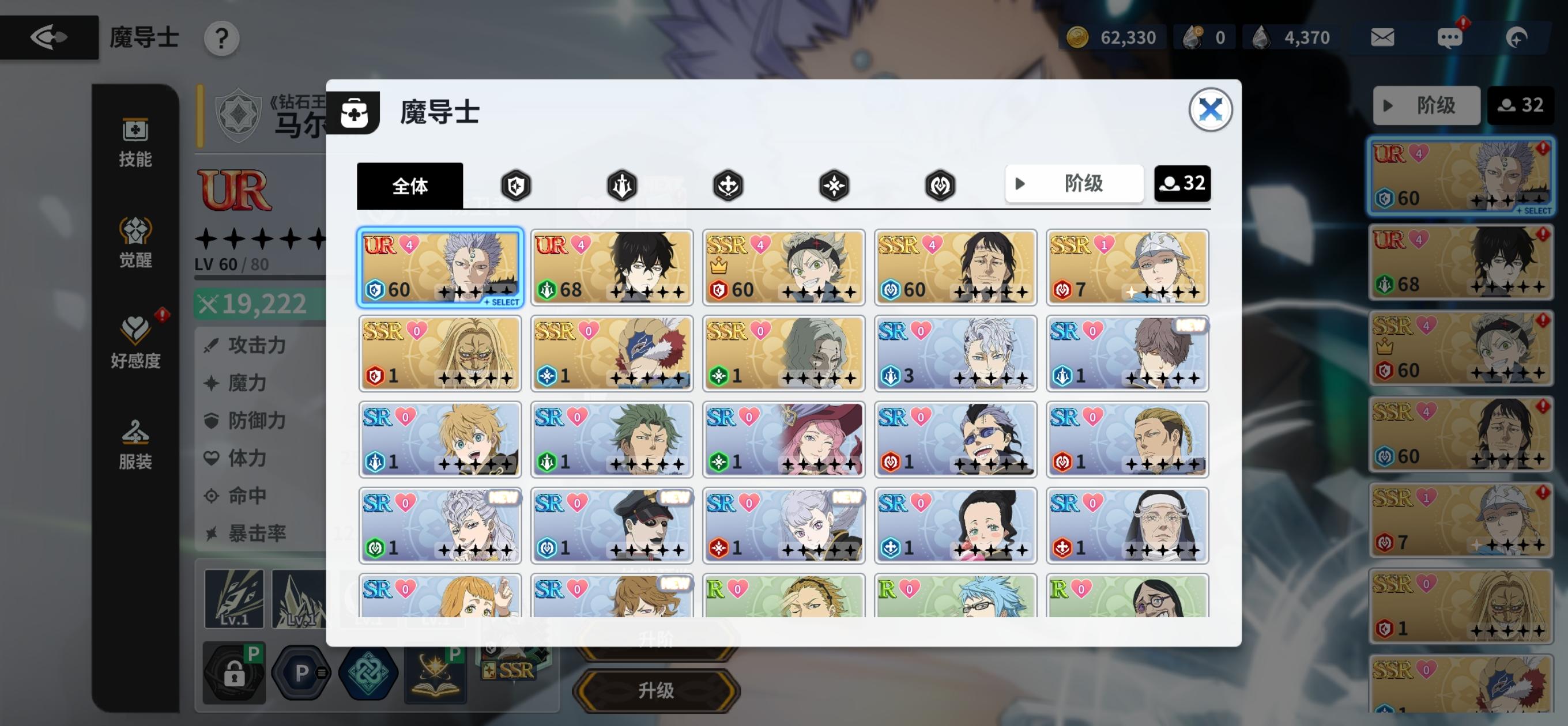The image size is (1568, 726).
Task: Toggle the spear-class character filter
Action: click(621, 185)
